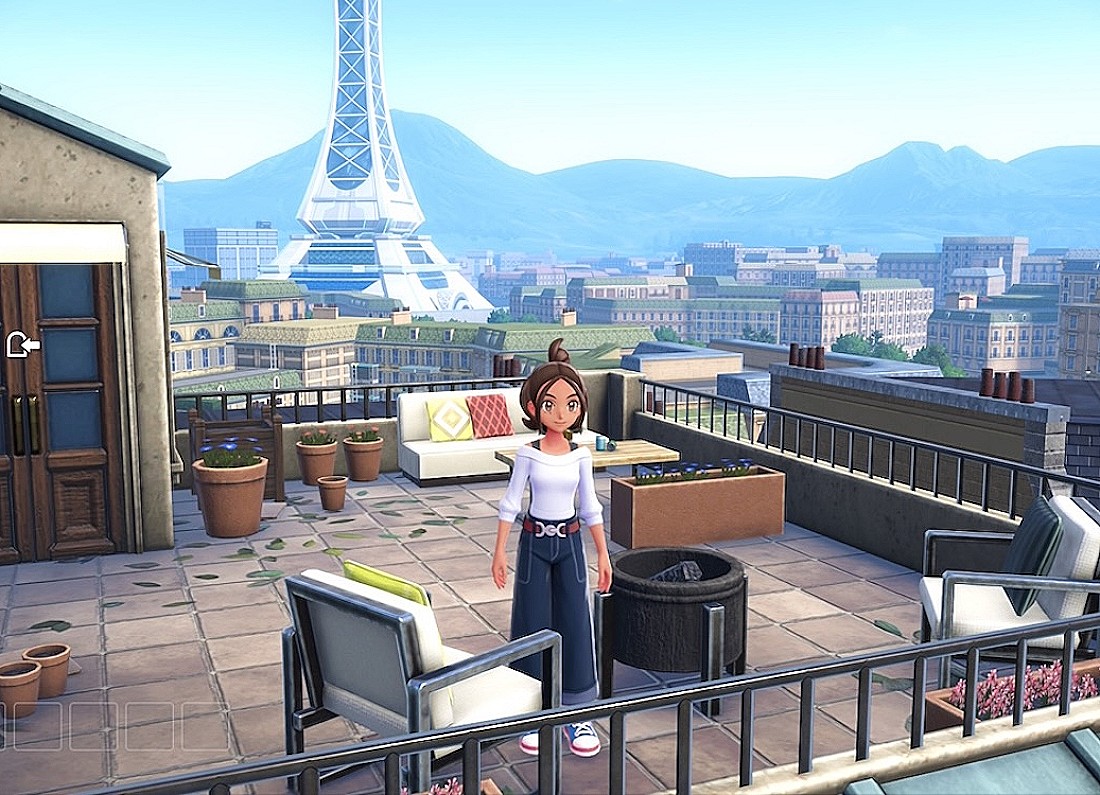
Task: Select the door entry arrow icon
Action: (x=22, y=346)
